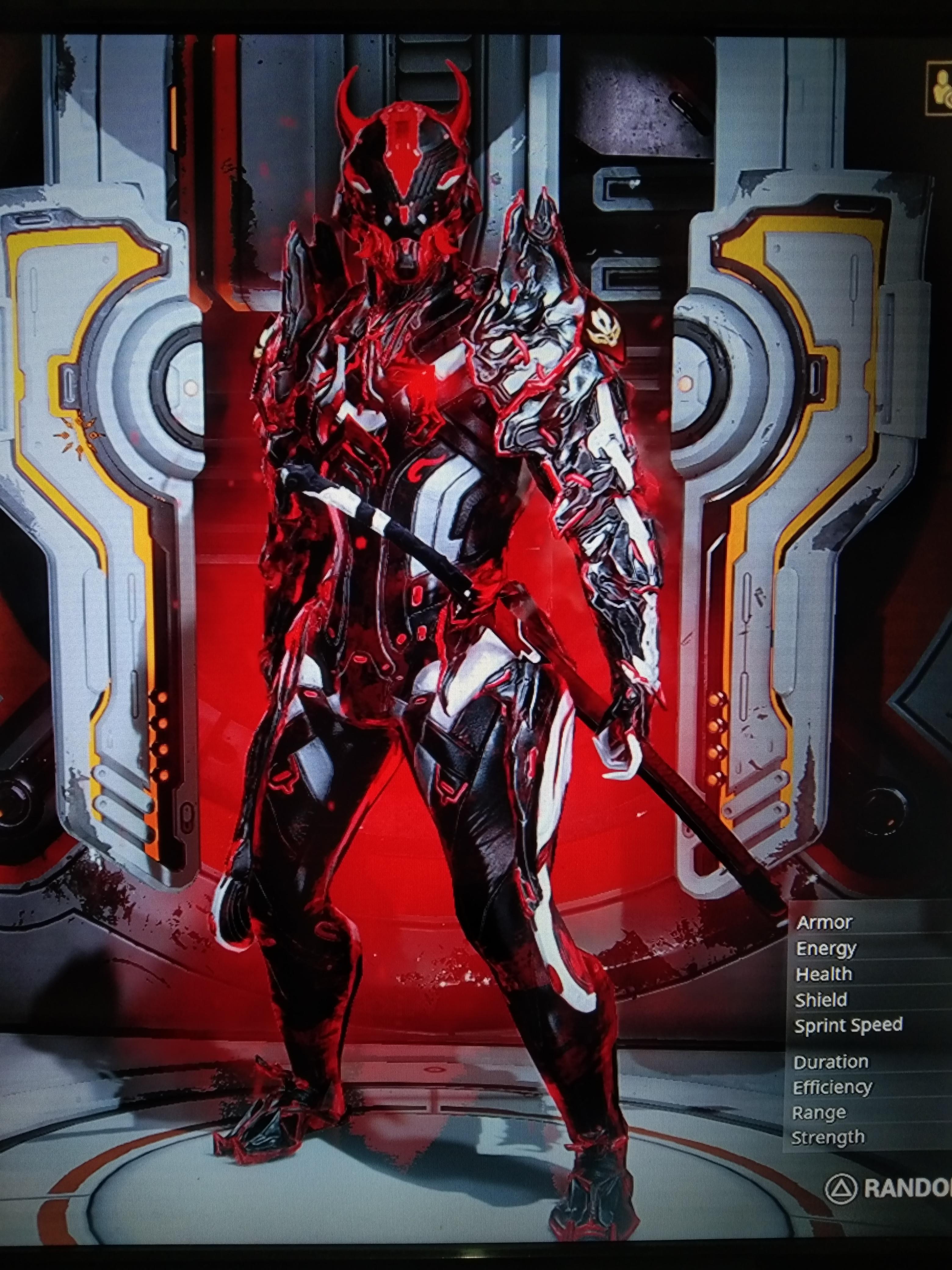This screenshot has width=952, height=1270.
Task: Select the Sprint Speed stat label
Action: tap(848, 1027)
